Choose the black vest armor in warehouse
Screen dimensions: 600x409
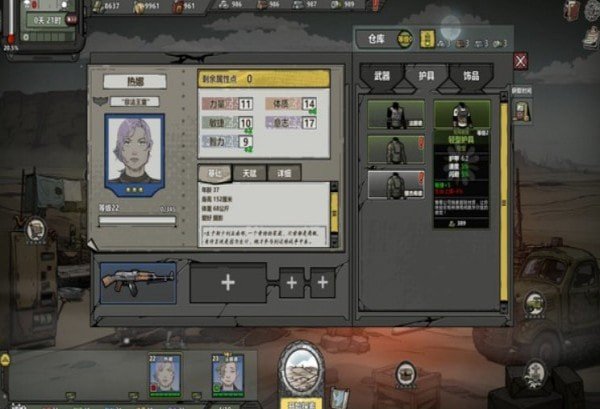click(392, 114)
